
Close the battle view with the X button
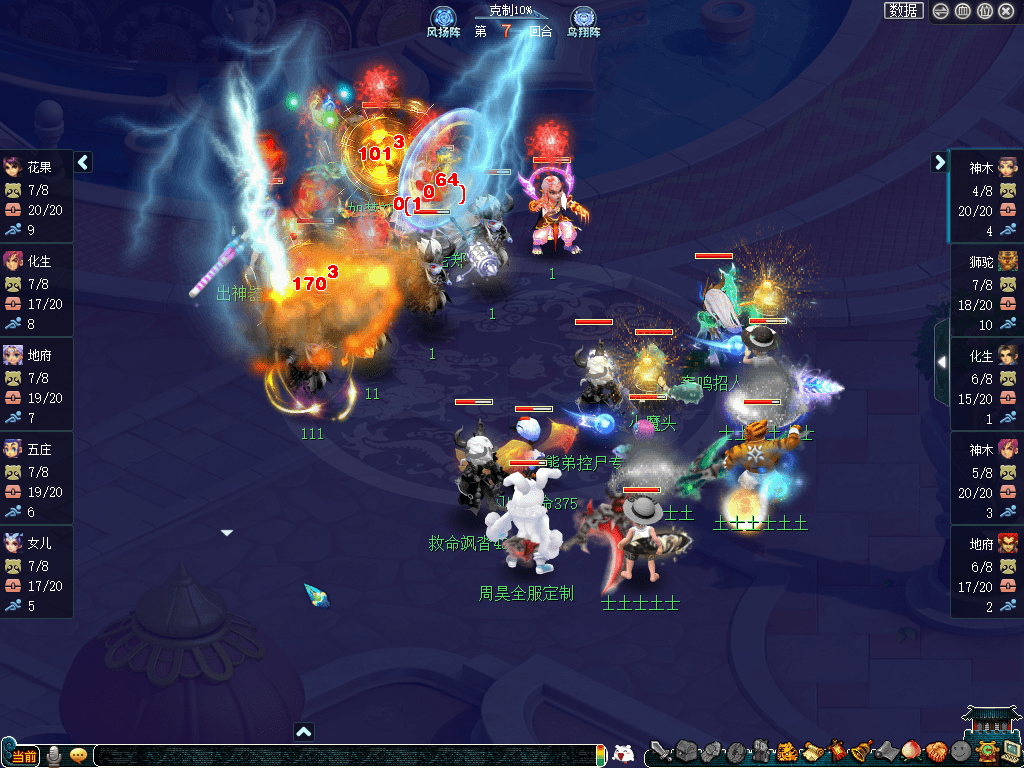tap(1007, 11)
